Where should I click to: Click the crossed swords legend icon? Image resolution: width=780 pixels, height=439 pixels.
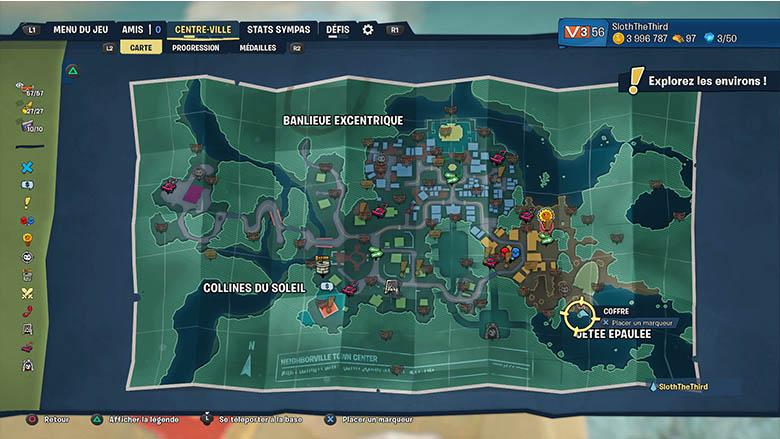tap(27, 293)
